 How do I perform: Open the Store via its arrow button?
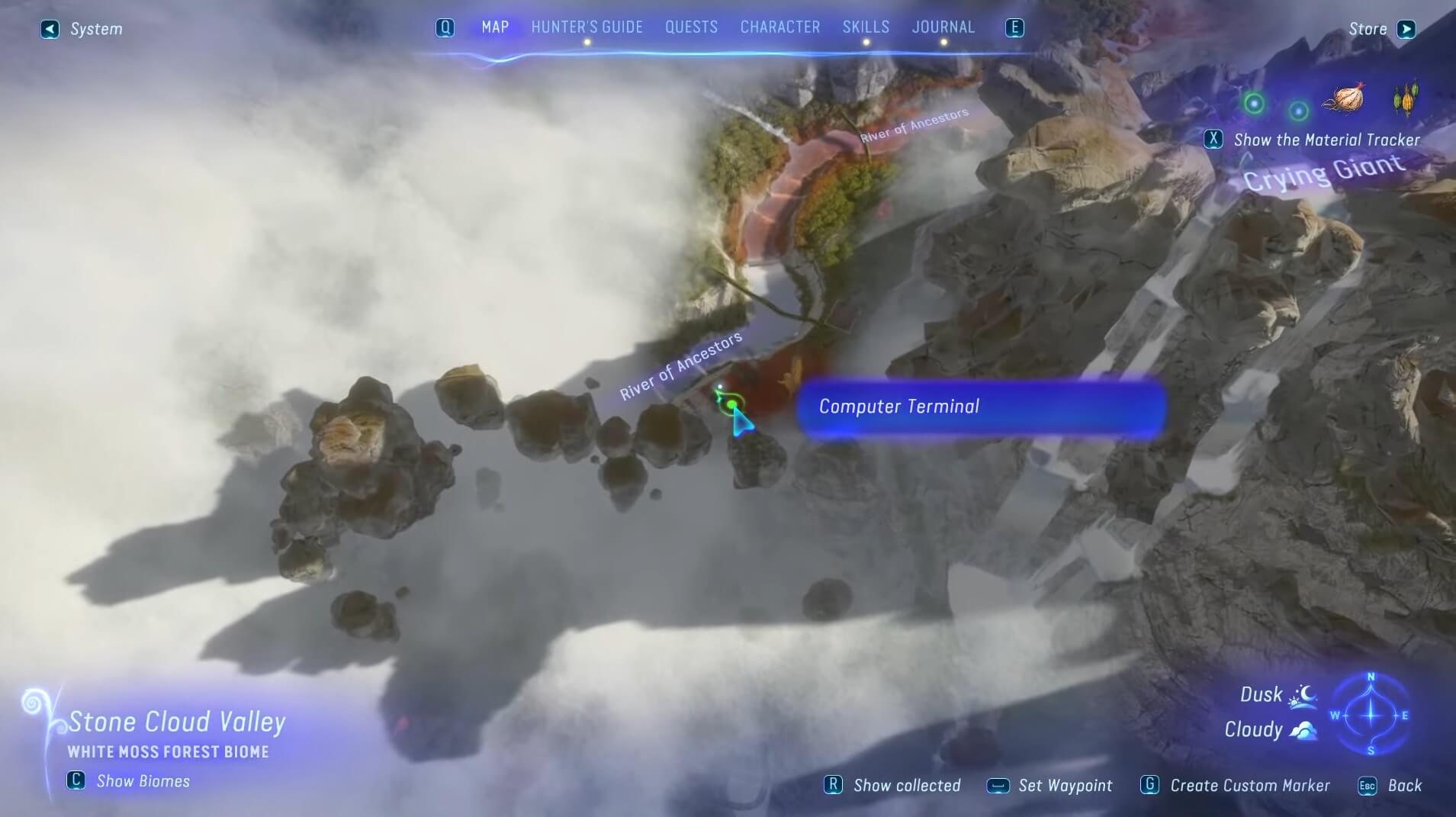point(1405,28)
